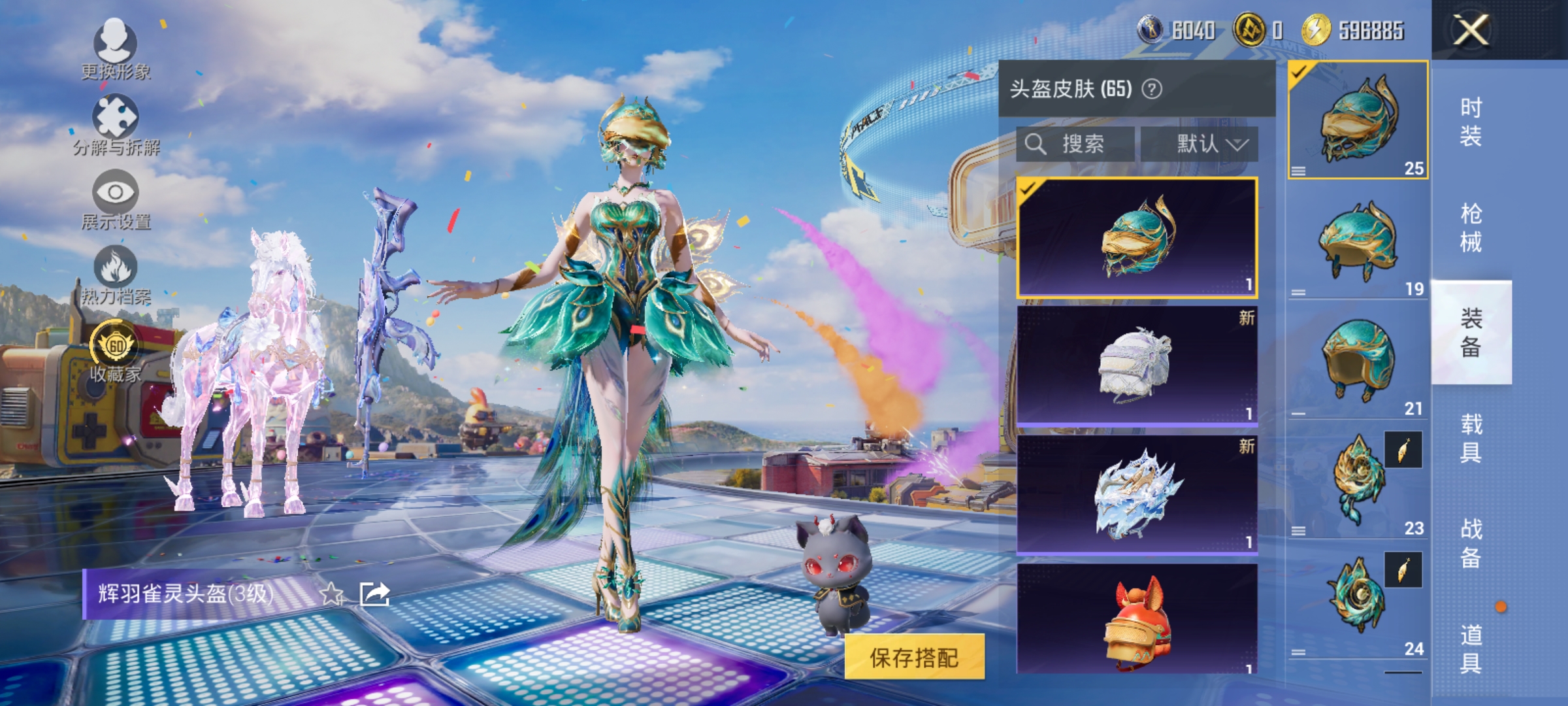Click the 6040 currency icon at top
The image size is (1568, 706).
click(x=1149, y=29)
